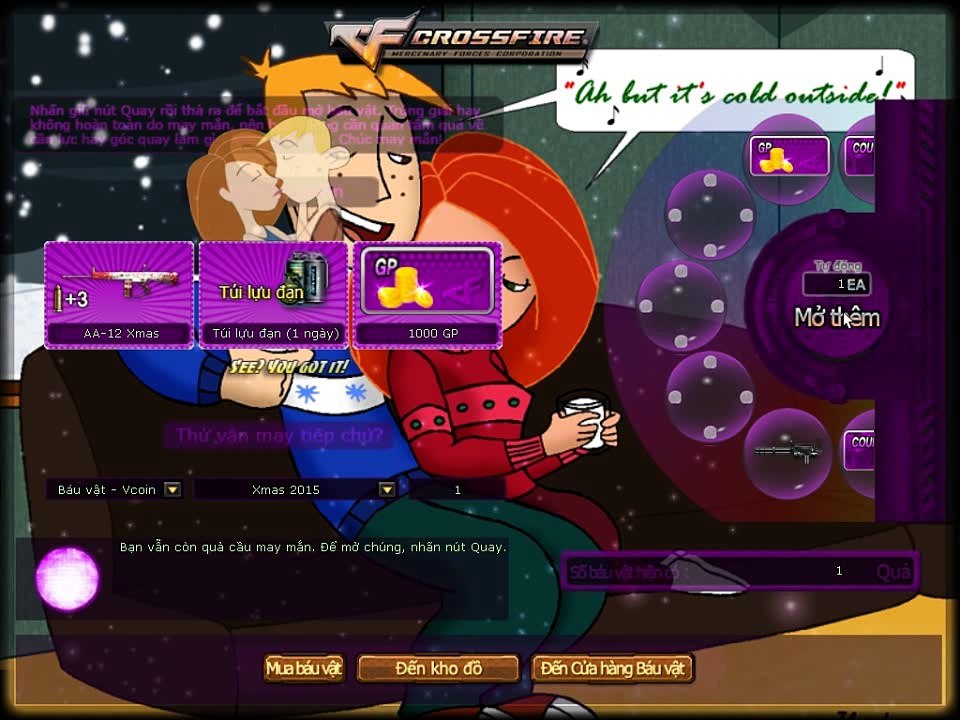Open Đến Cửa hàng Báu vật shop

click(x=612, y=668)
